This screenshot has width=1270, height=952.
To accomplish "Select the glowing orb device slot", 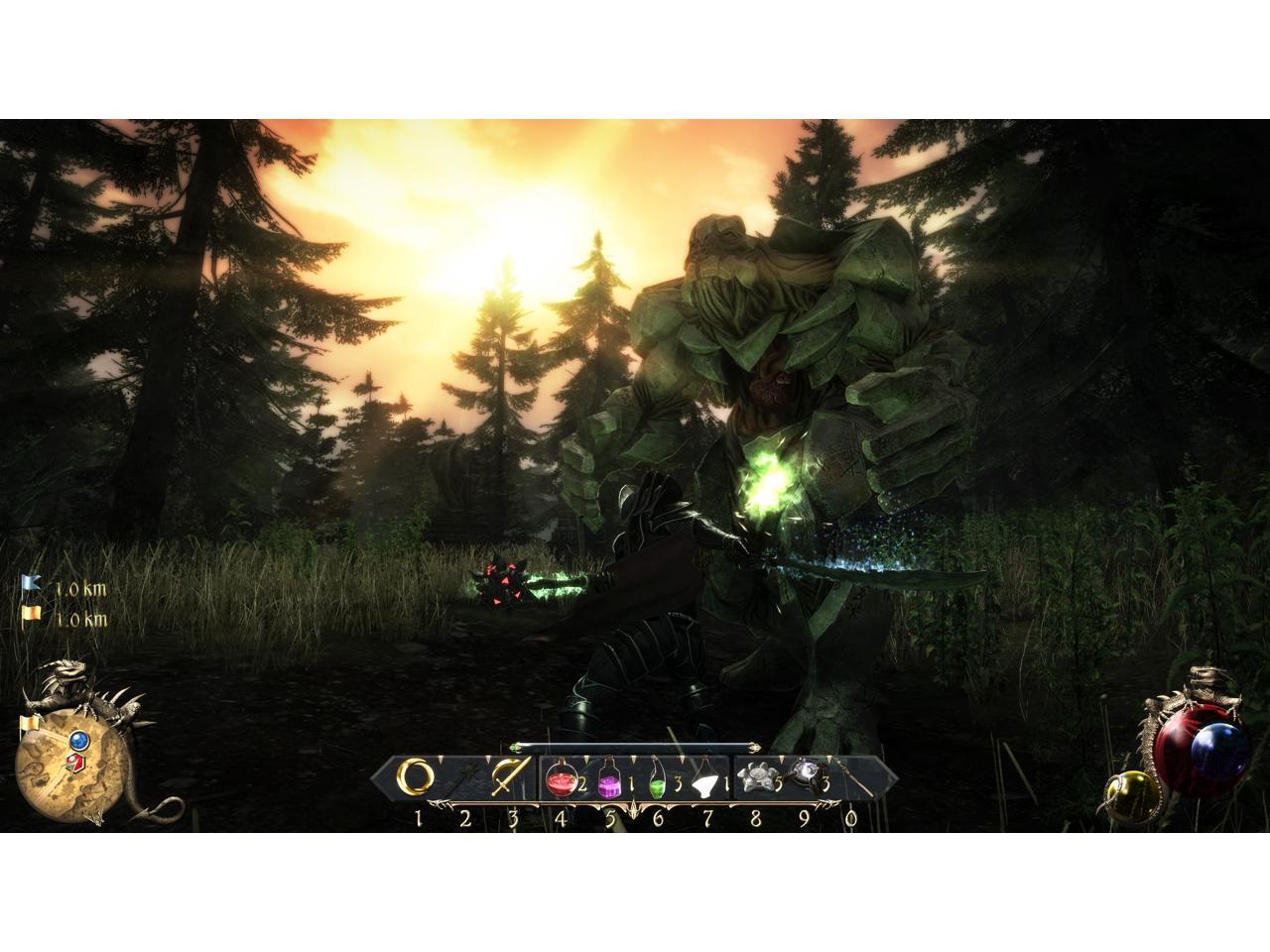I will 805,773.
